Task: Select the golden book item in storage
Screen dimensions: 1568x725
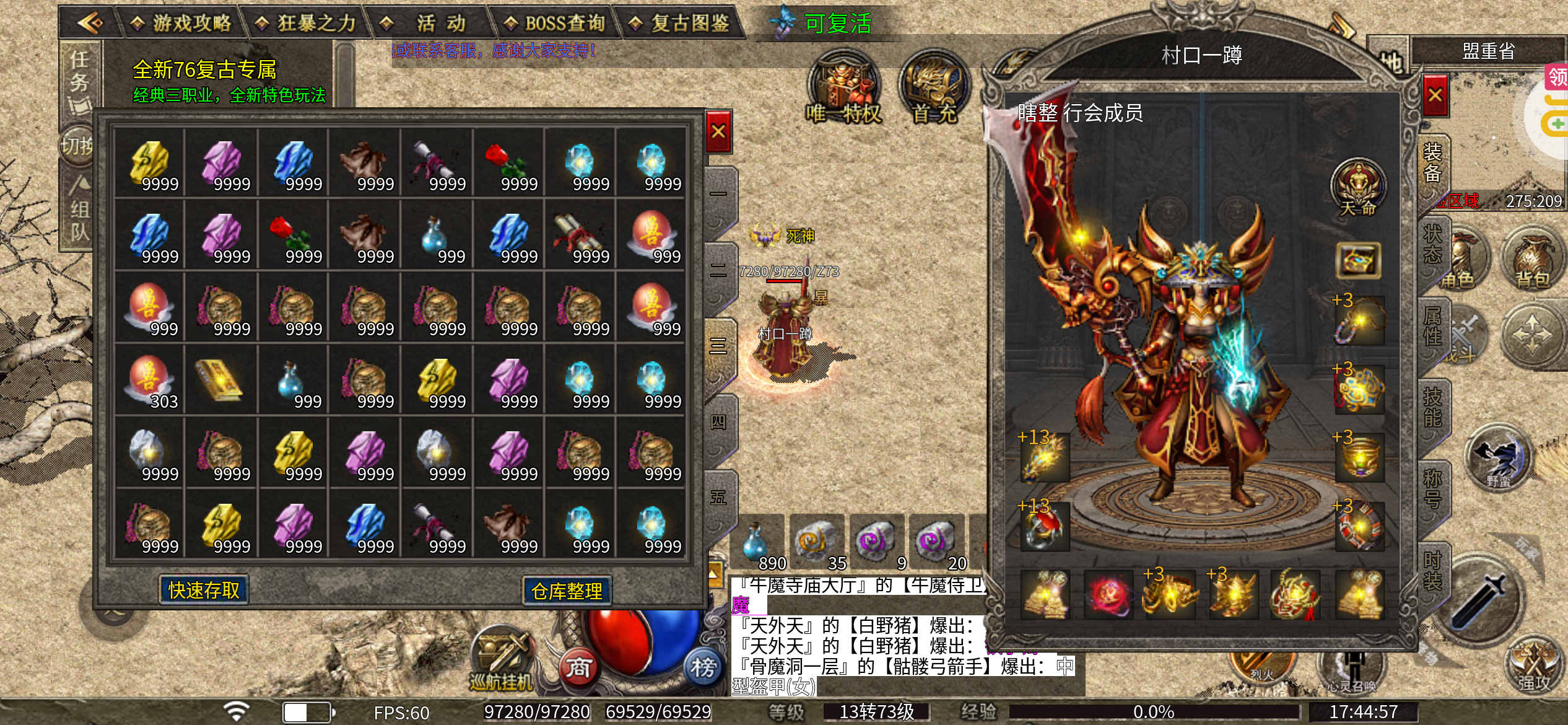Action: (x=220, y=379)
